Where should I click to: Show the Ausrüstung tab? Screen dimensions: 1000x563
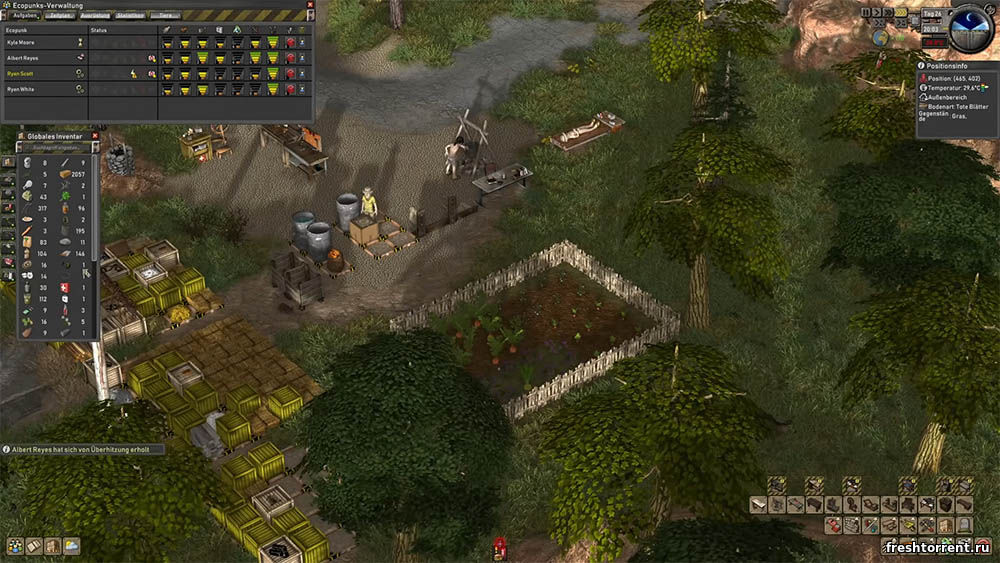tap(95, 16)
